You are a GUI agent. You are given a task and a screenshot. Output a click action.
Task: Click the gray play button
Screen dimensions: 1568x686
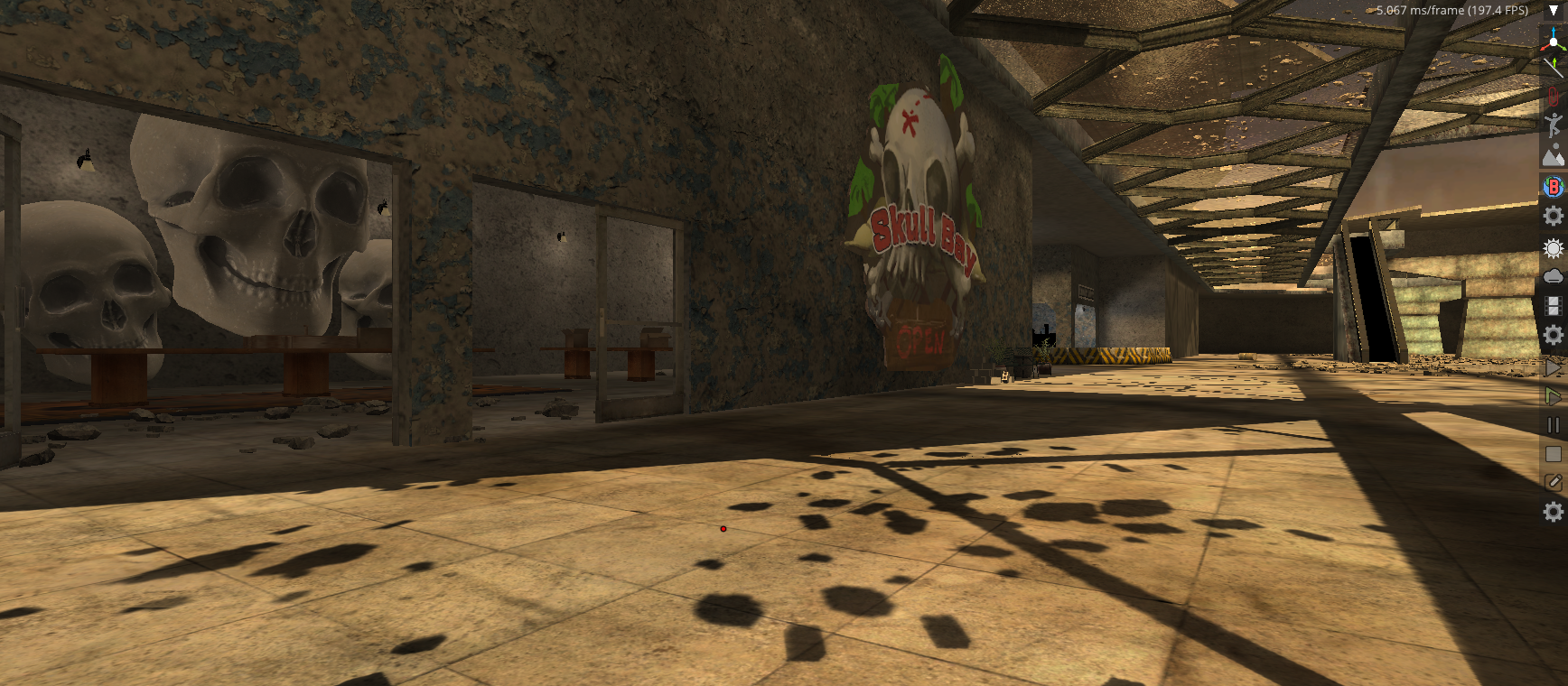click(1553, 367)
